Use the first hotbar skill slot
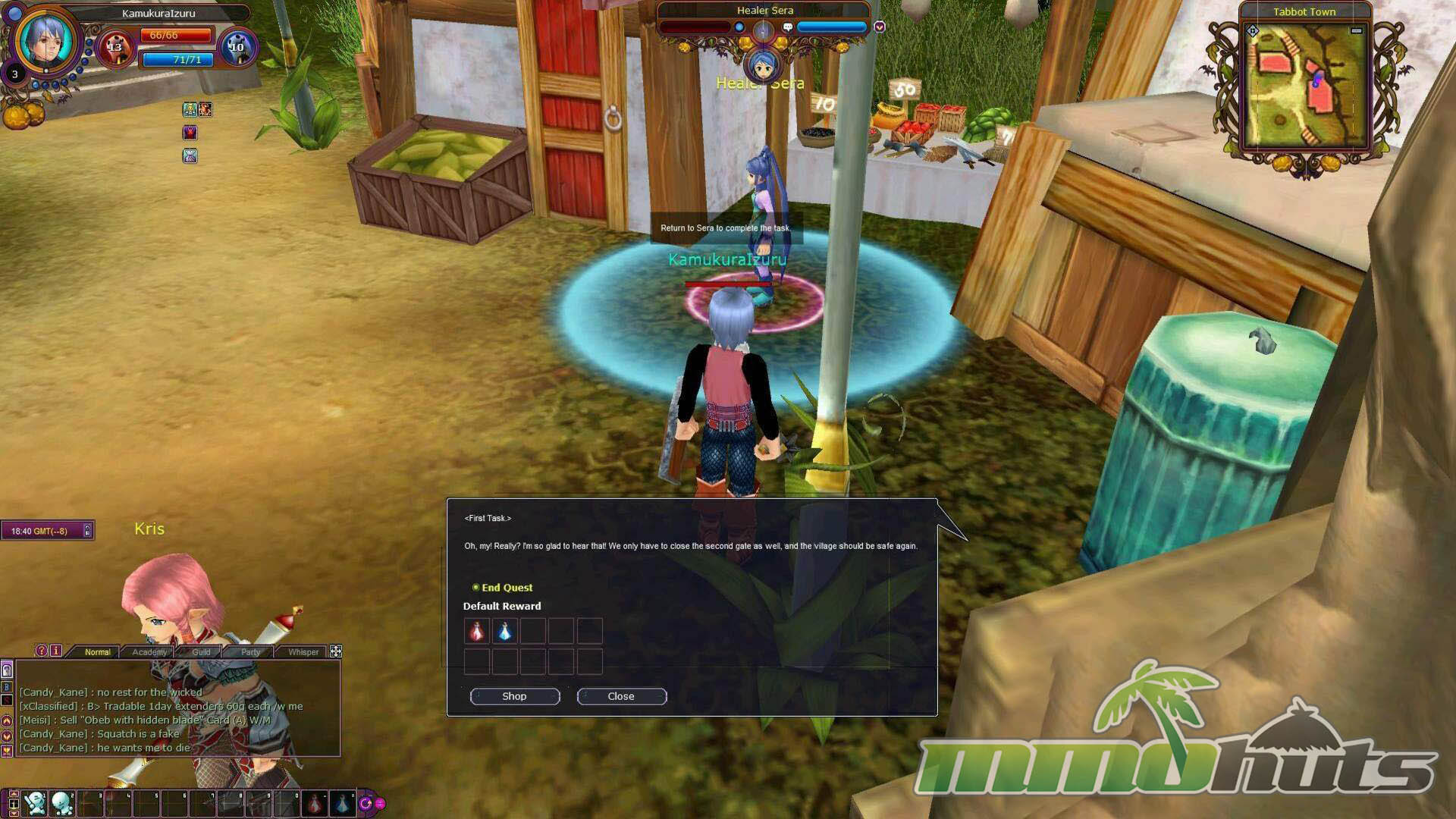The image size is (1456, 819). [x=35, y=802]
